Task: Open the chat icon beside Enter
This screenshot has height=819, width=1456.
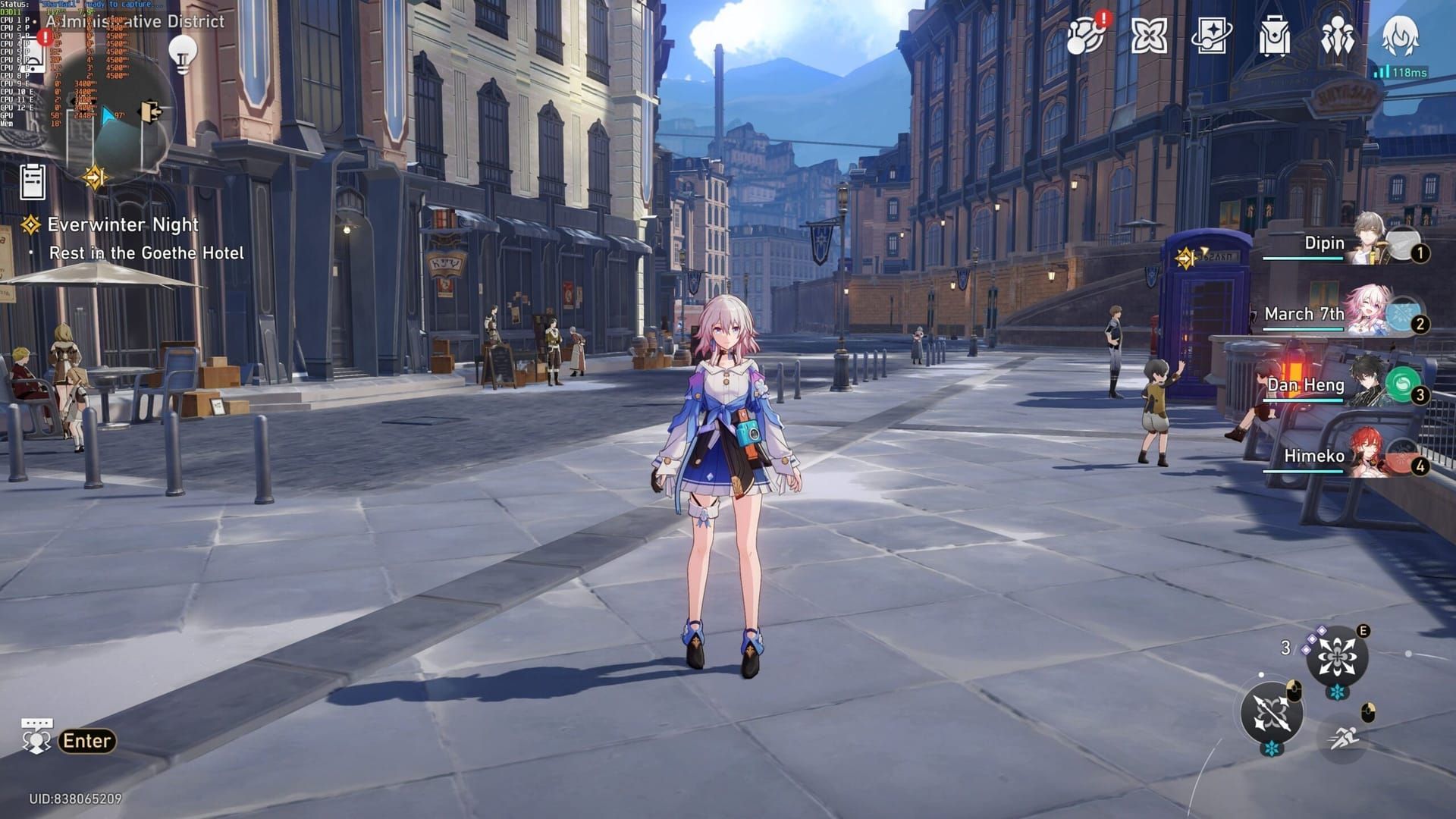Action: [36, 736]
